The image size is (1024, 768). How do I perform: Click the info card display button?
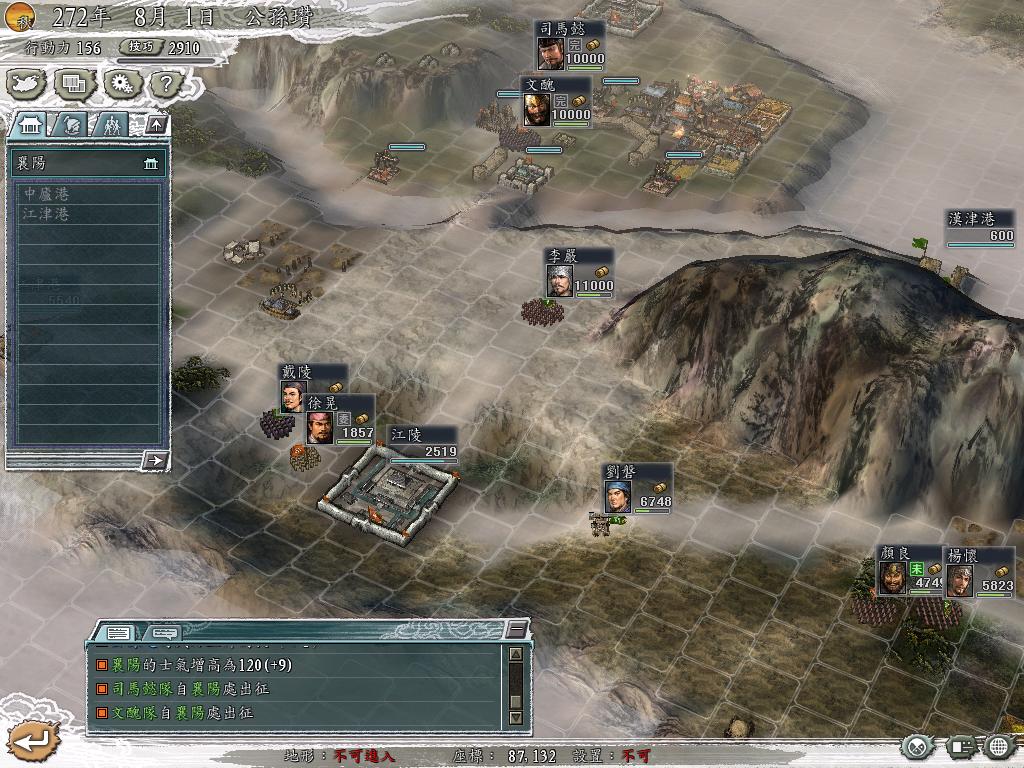coord(960,746)
